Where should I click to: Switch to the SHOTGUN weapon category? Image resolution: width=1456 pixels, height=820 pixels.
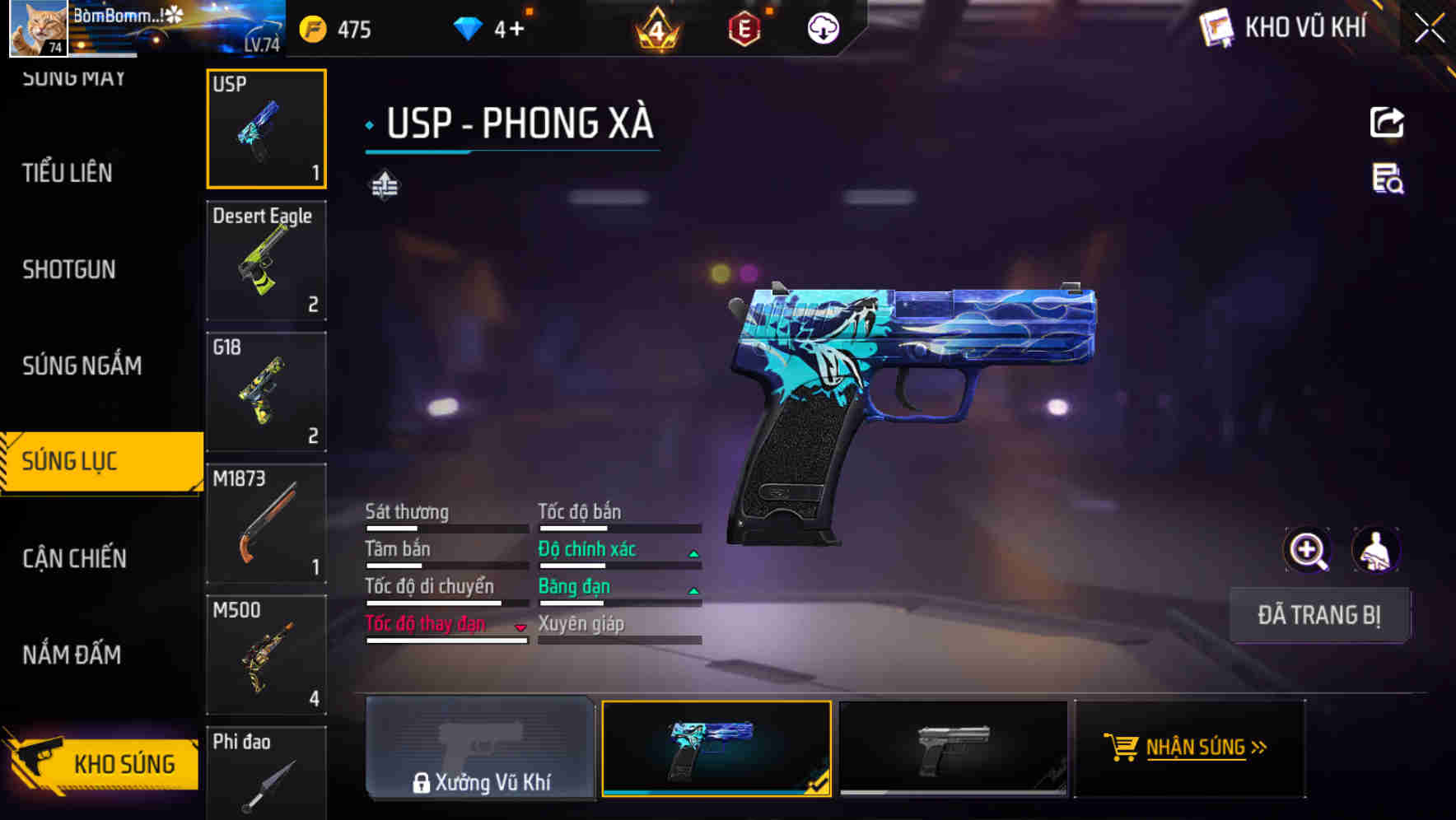69,269
